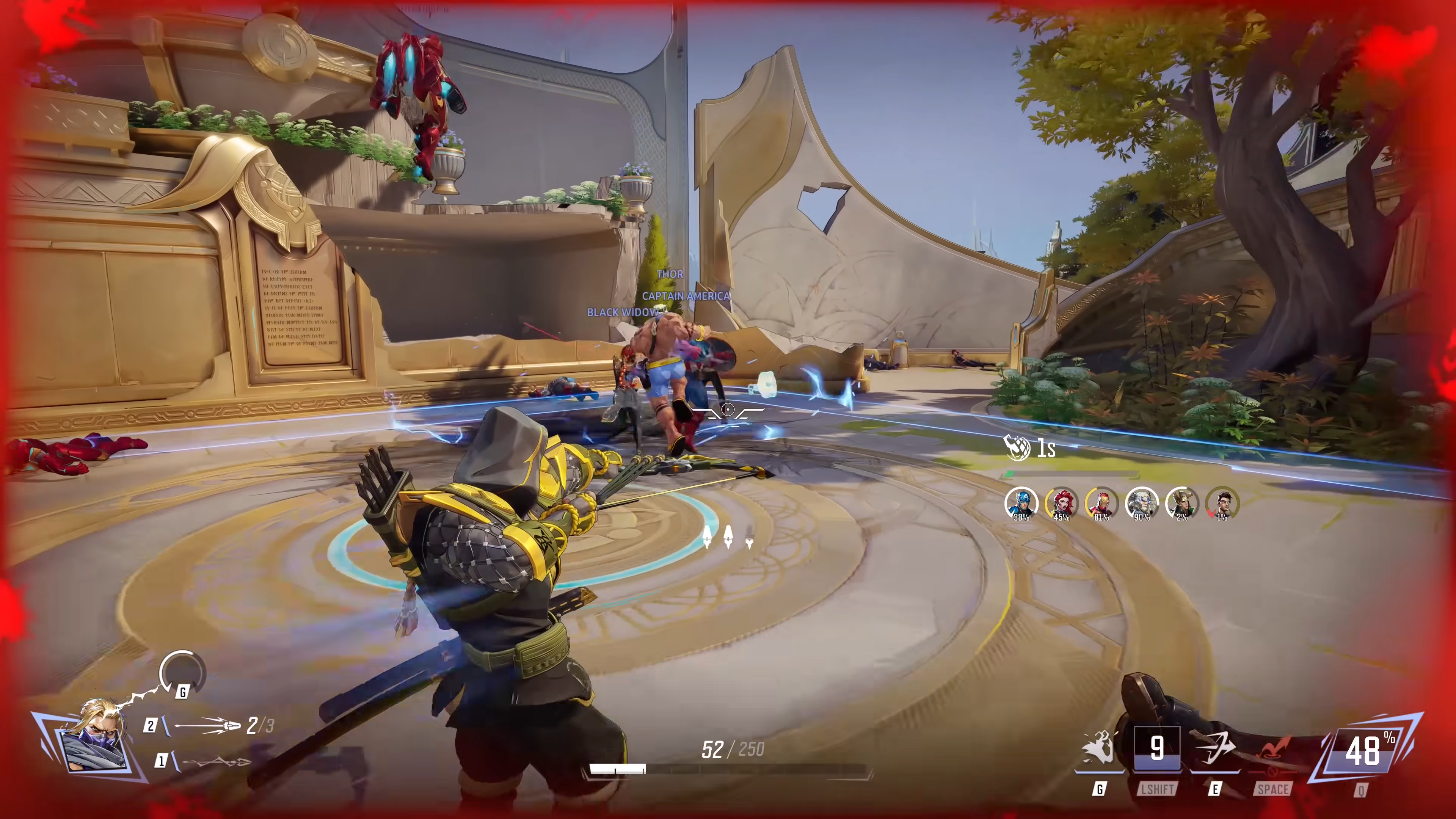
Task: Select the Thor portrait at 90%
Action: coord(1141,502)
